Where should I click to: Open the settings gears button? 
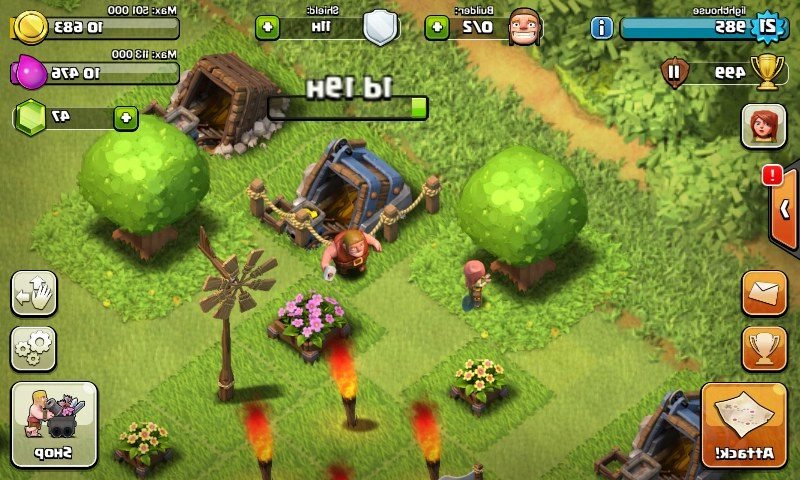(33, 347)
